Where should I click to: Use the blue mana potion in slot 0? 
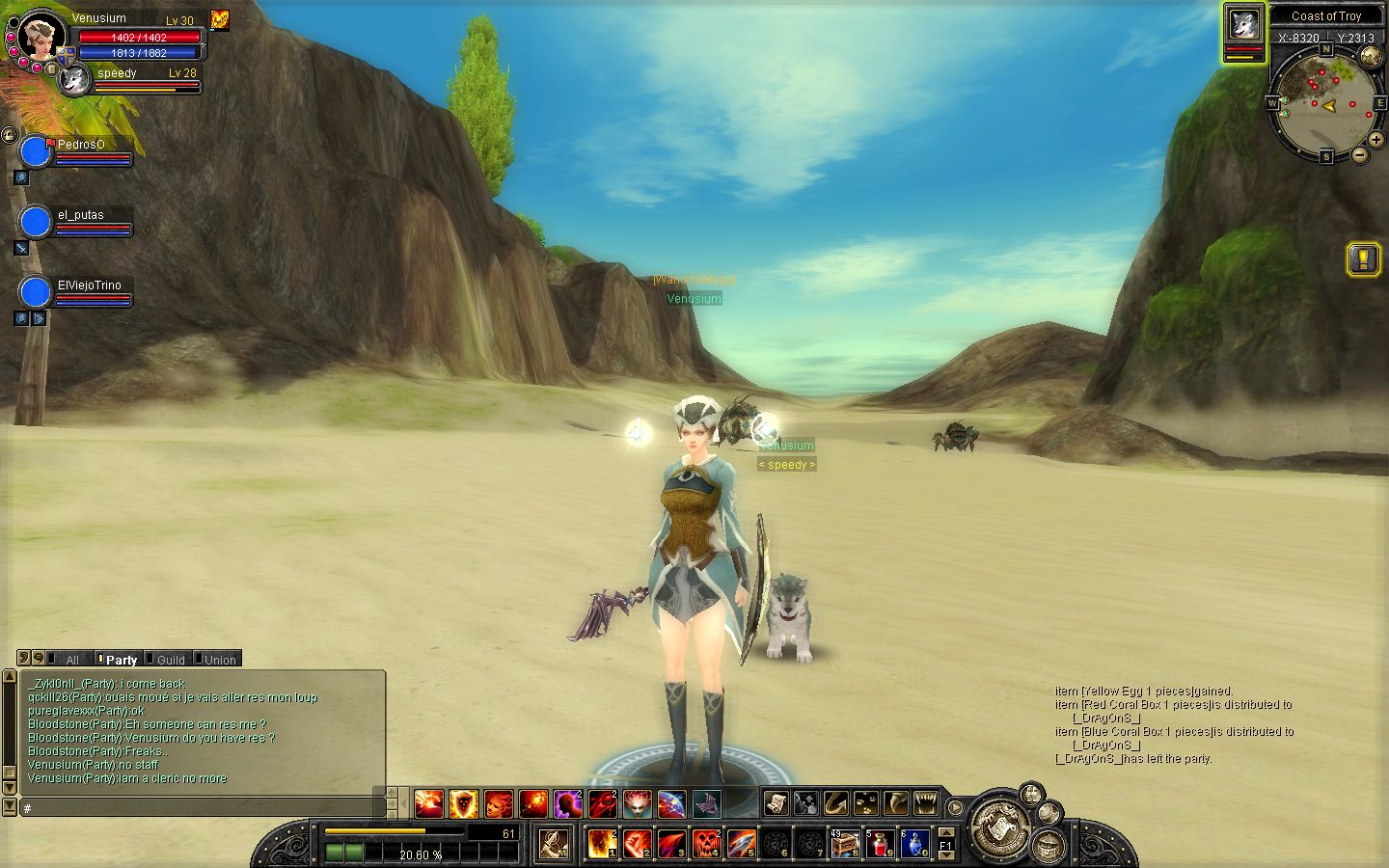914,844
